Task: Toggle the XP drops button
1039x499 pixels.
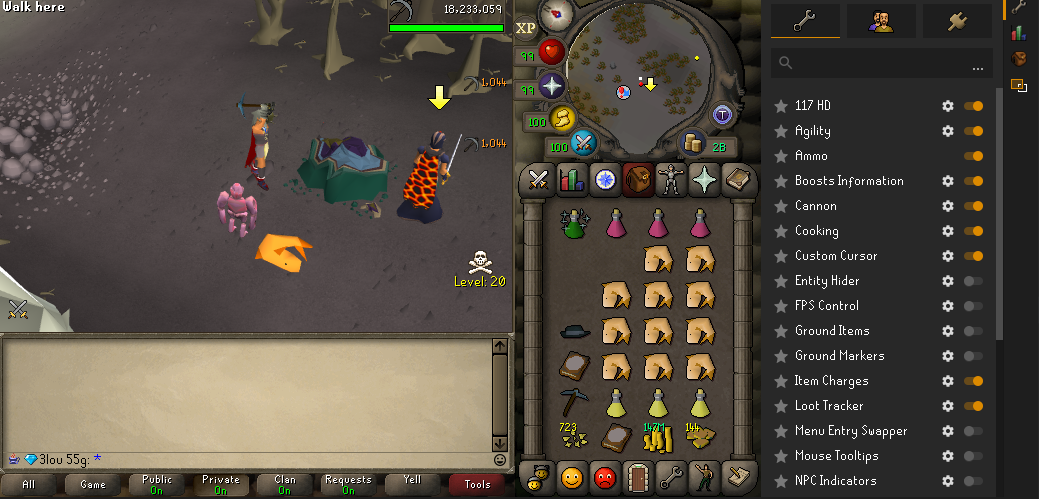Action: [526, 28]
